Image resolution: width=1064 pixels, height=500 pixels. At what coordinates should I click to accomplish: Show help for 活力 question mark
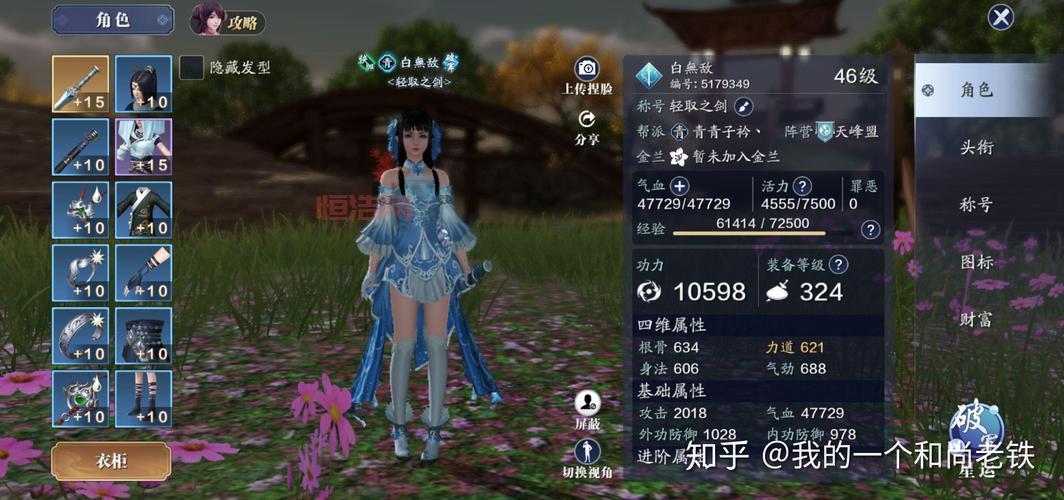[802, 186]
